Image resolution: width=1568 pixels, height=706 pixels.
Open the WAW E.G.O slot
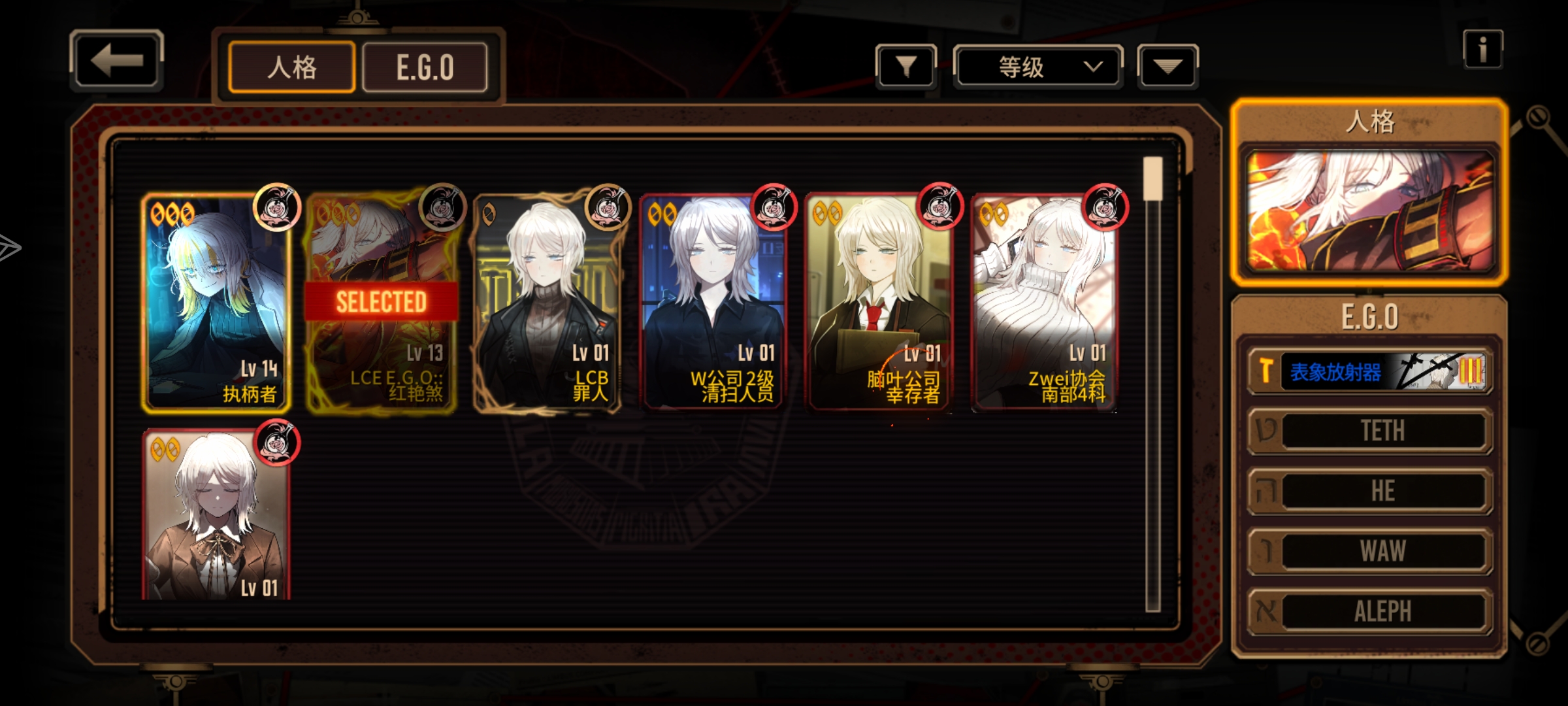click(1370, 551)
